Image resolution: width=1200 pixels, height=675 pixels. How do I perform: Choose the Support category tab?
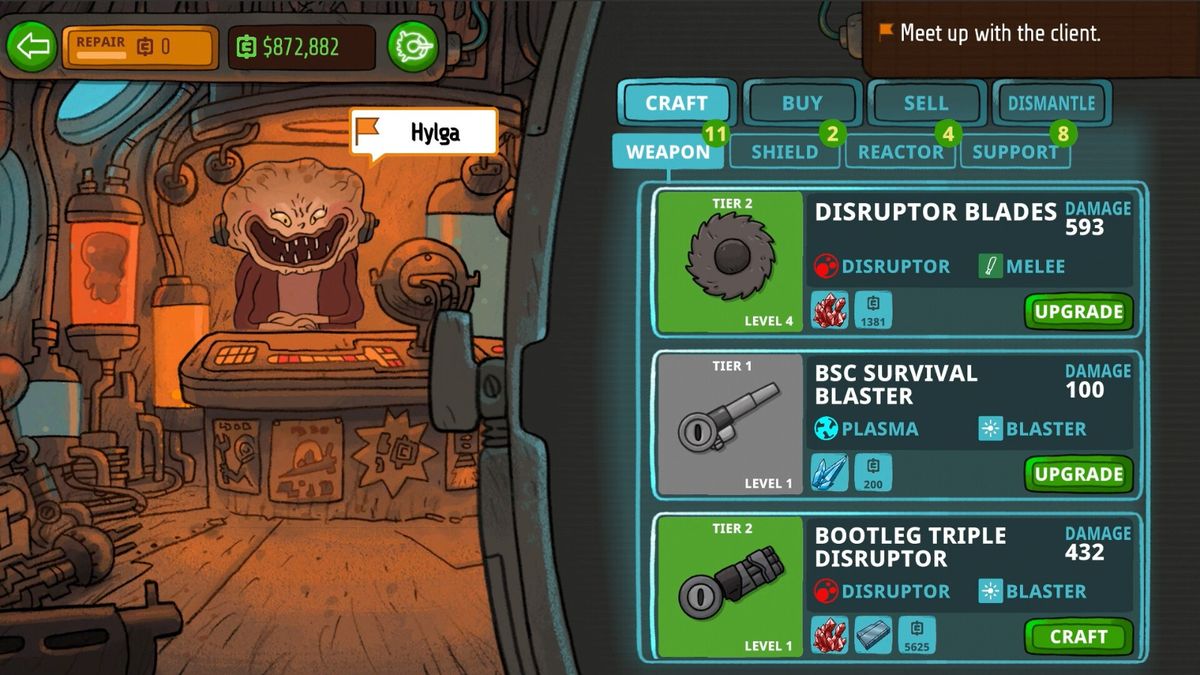click(1015, 152)
